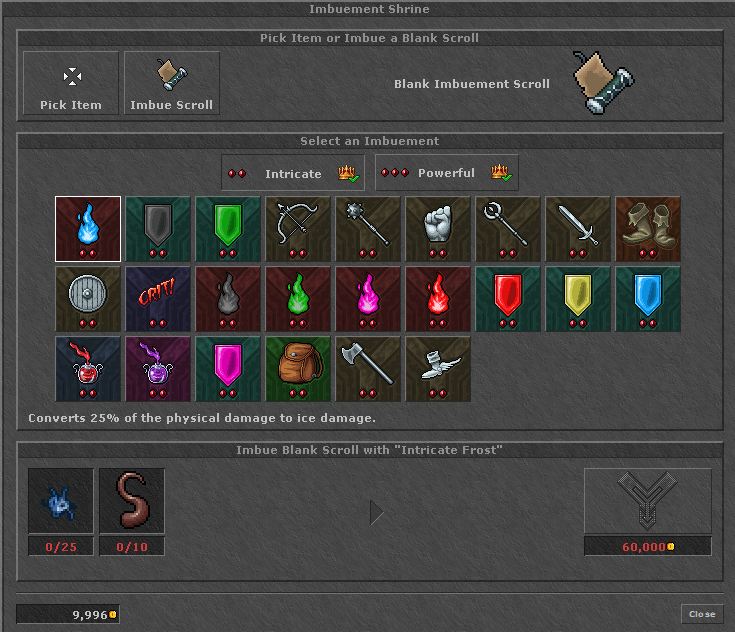Choose the pink flame imbuement
This screenshot has width=735, height=632.
[x=368, y=299]
